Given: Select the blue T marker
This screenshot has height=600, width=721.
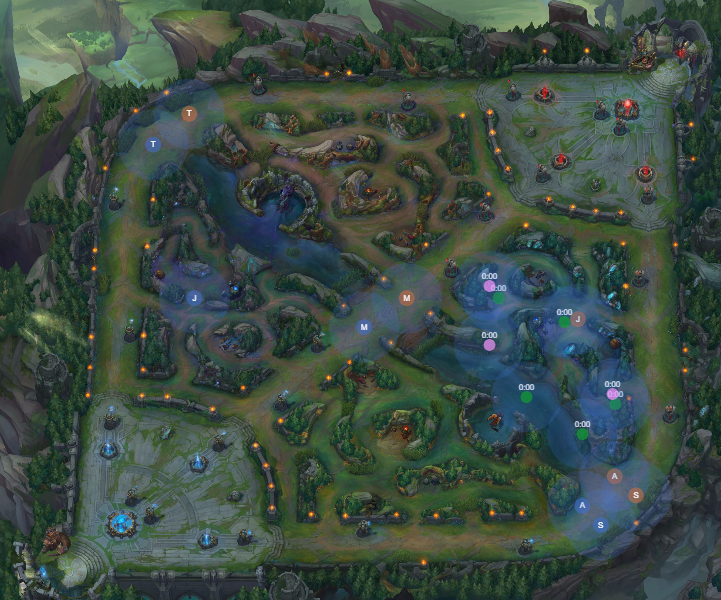Looking at the screenshot, I should (x=153, y=145).
